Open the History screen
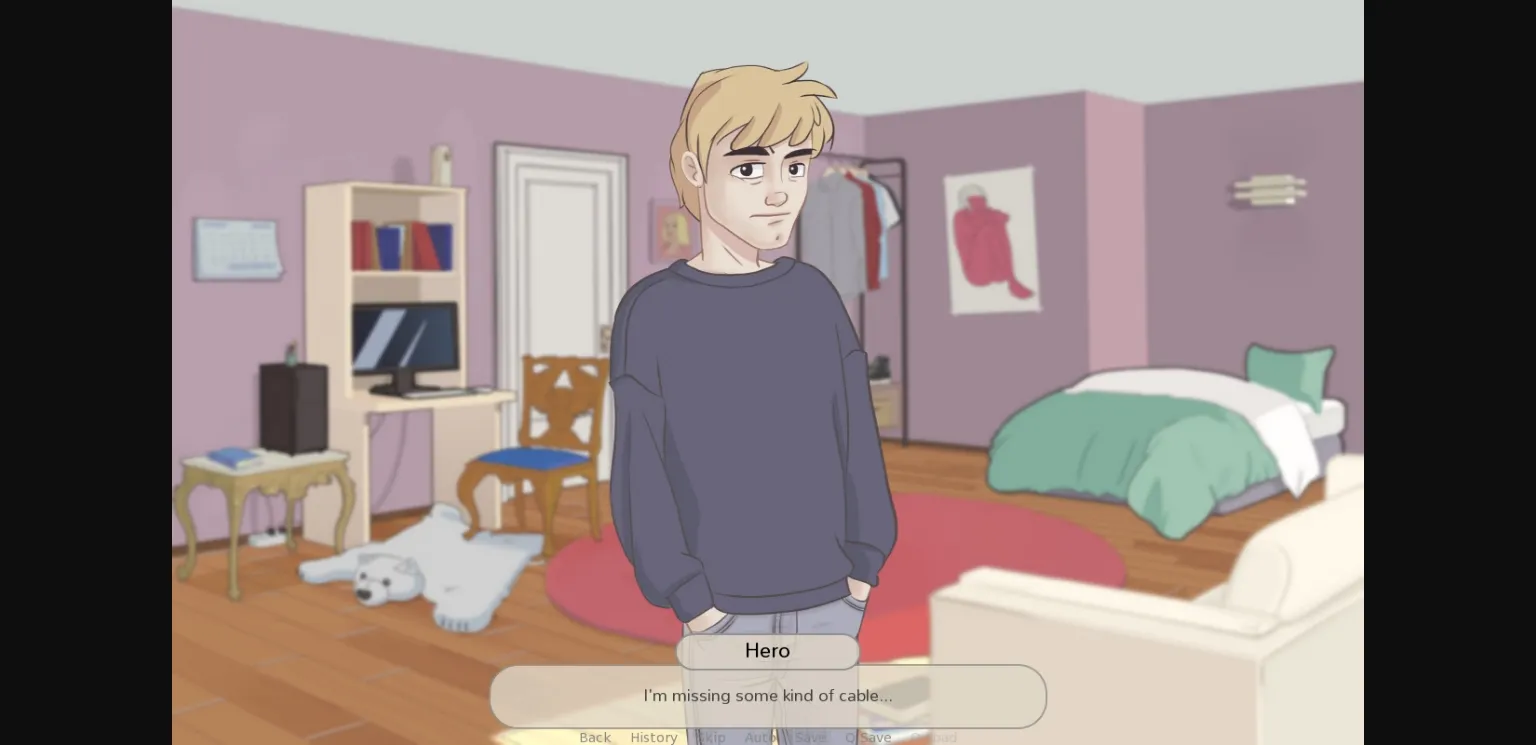This screenshot has width=1536, height=745. point(654,737)
